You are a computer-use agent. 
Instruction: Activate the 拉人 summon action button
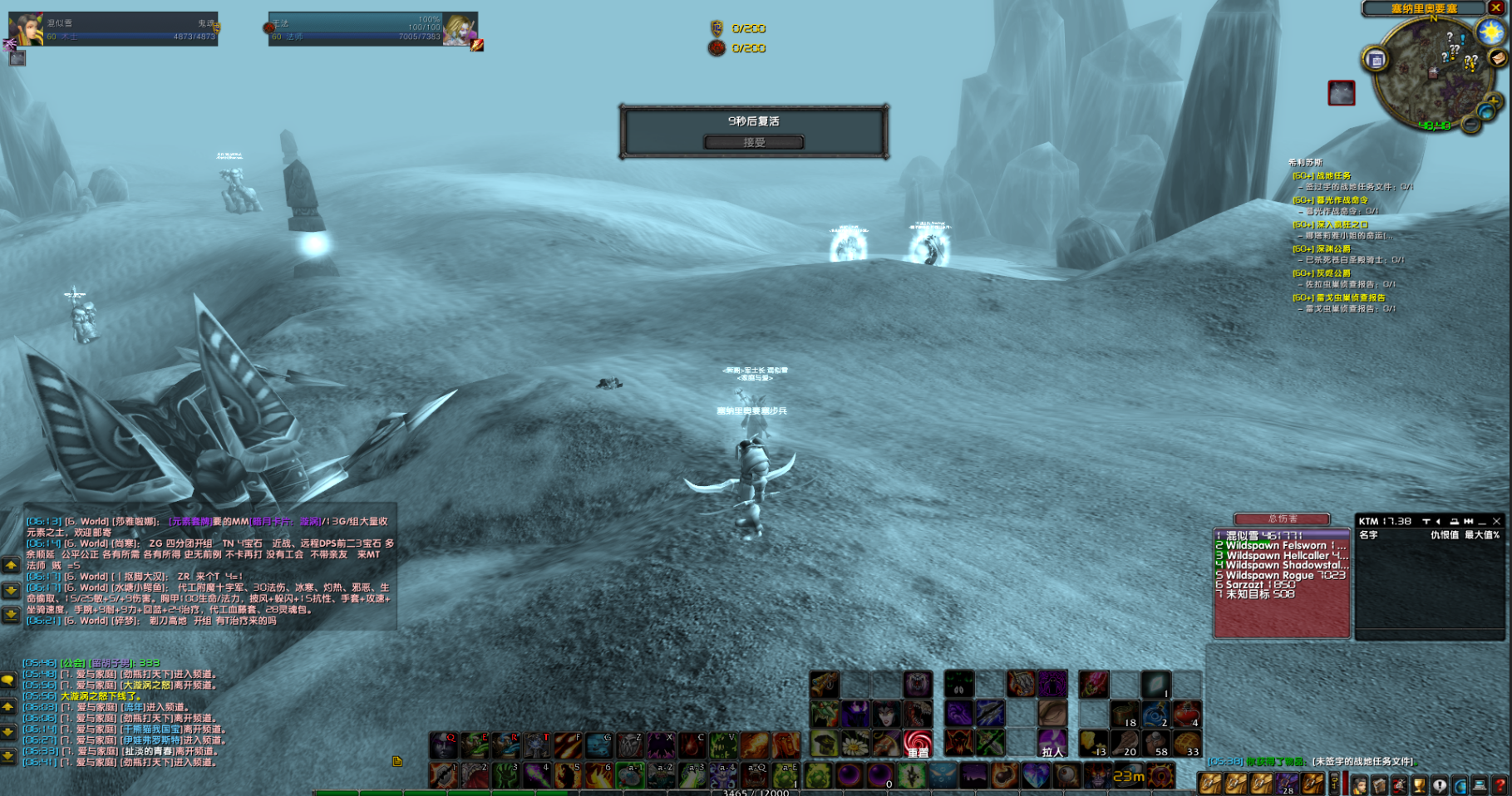(1052, 744)
